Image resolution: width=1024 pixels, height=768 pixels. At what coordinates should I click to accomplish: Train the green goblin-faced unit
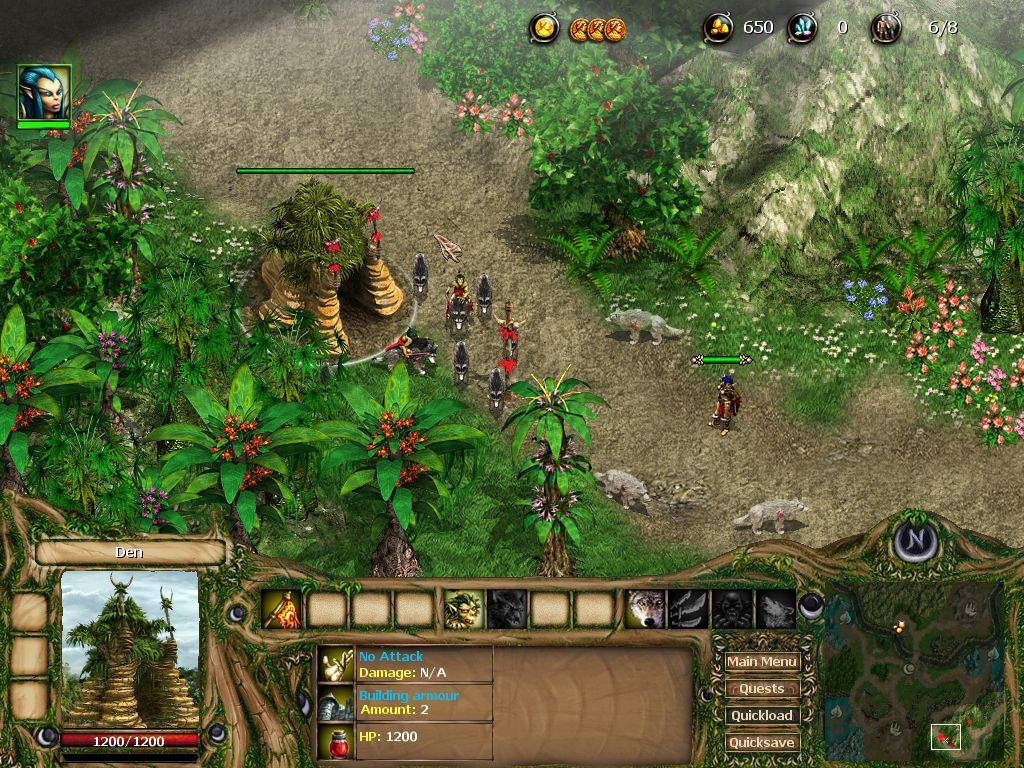click(463, 609)
